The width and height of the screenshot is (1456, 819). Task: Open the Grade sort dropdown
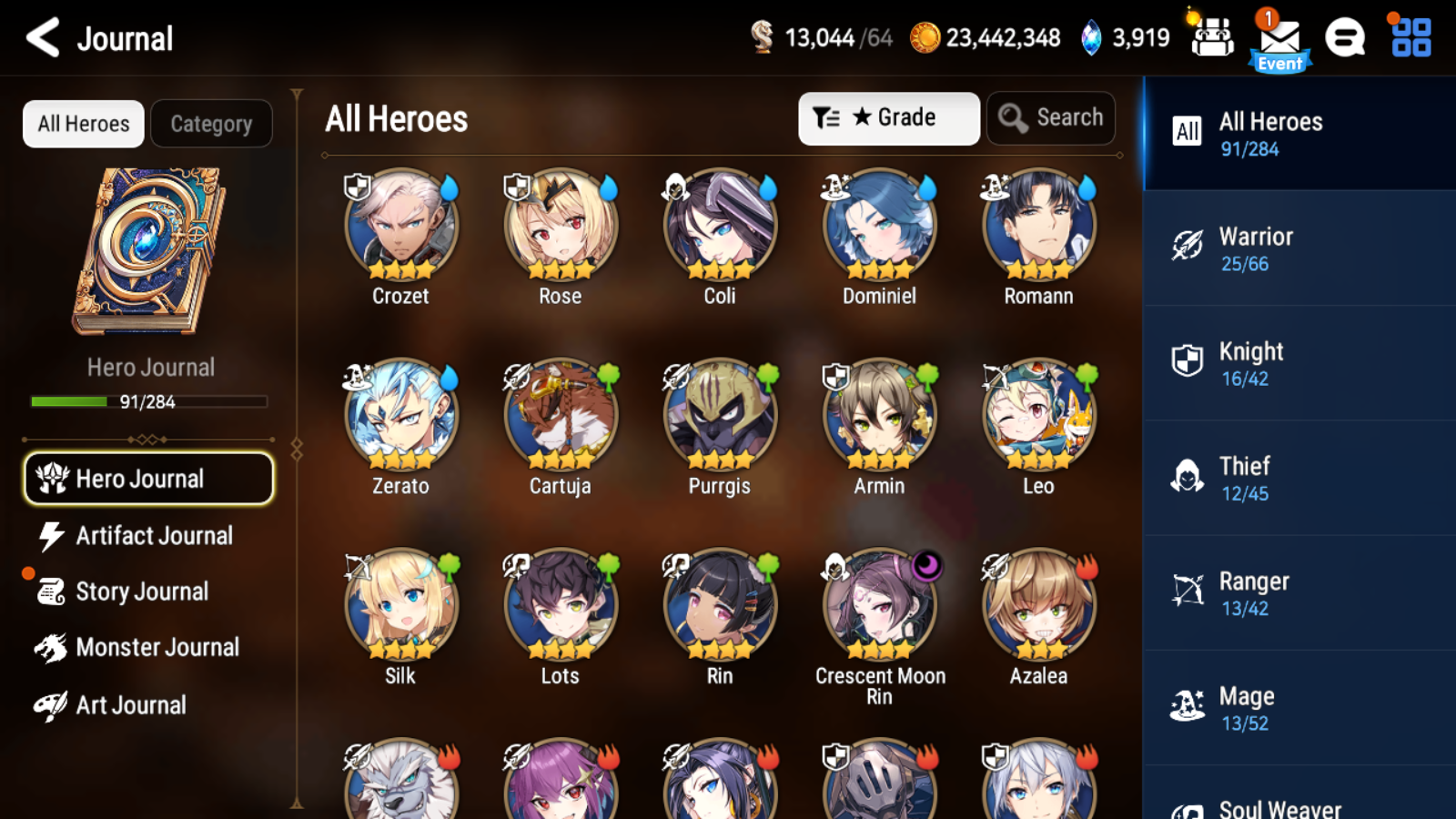[888, 117]
